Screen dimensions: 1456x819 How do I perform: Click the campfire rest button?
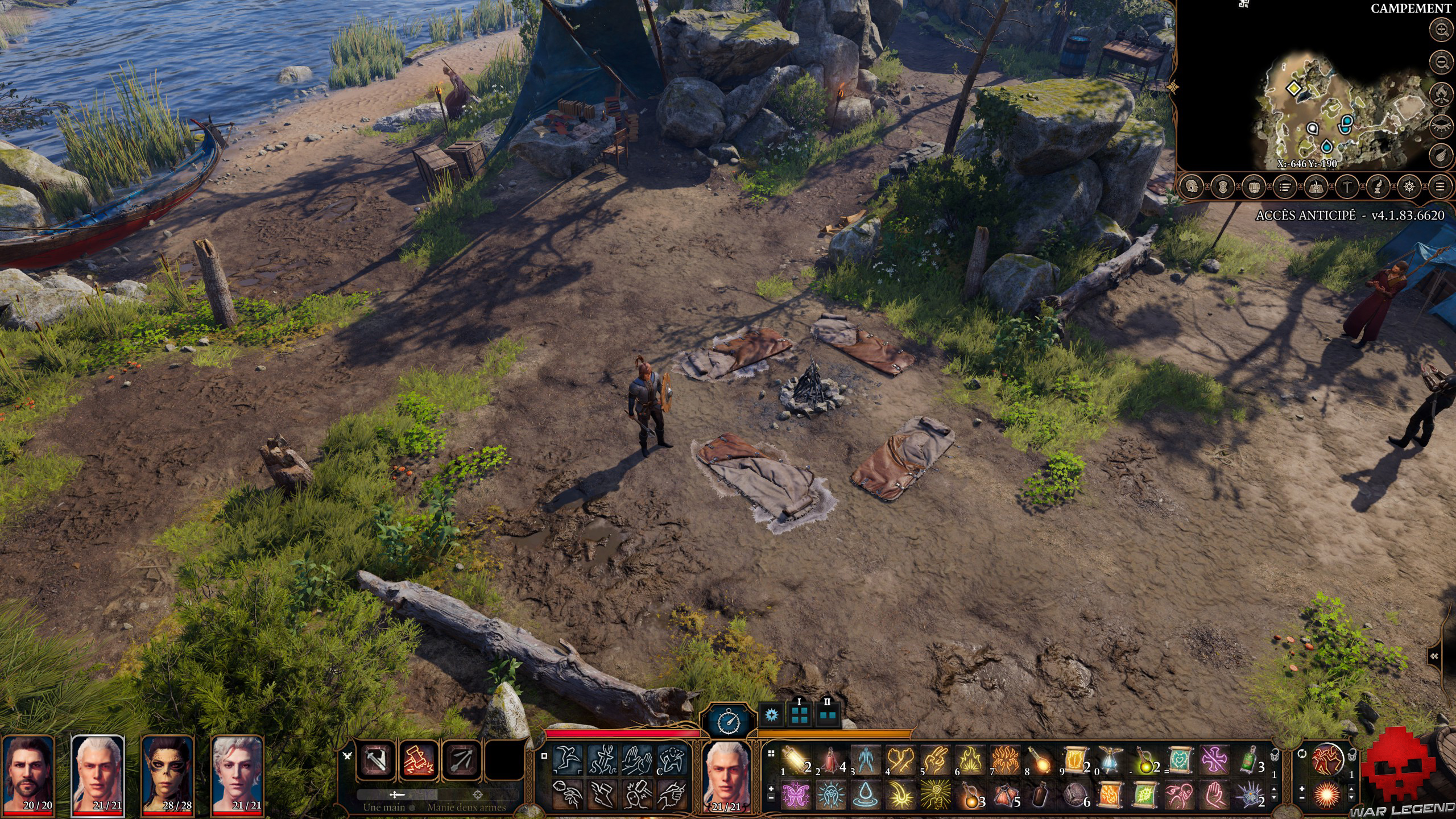1442,93
